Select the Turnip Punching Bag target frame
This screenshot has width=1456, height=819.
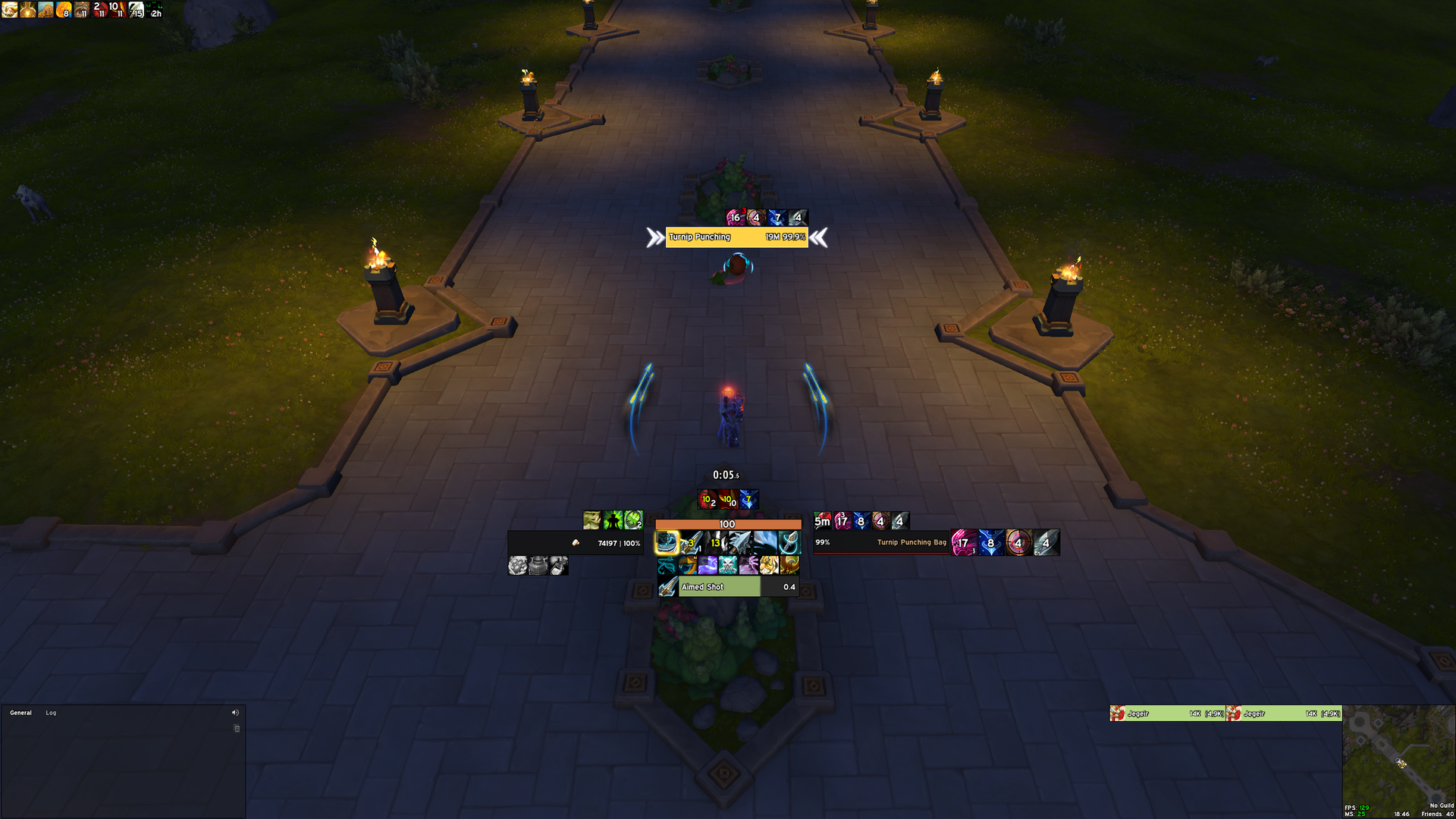pos(881,543)
